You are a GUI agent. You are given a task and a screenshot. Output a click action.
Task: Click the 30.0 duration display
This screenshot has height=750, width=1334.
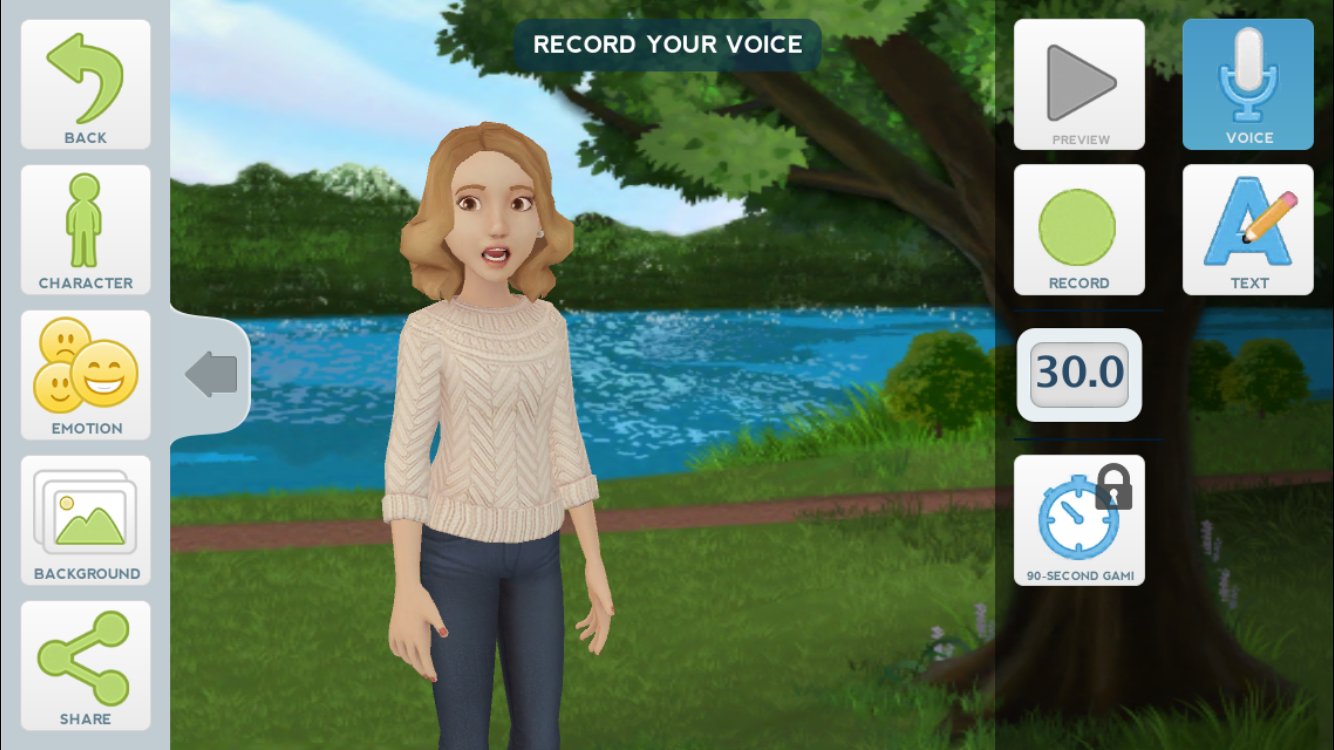tap(1079, 373)
